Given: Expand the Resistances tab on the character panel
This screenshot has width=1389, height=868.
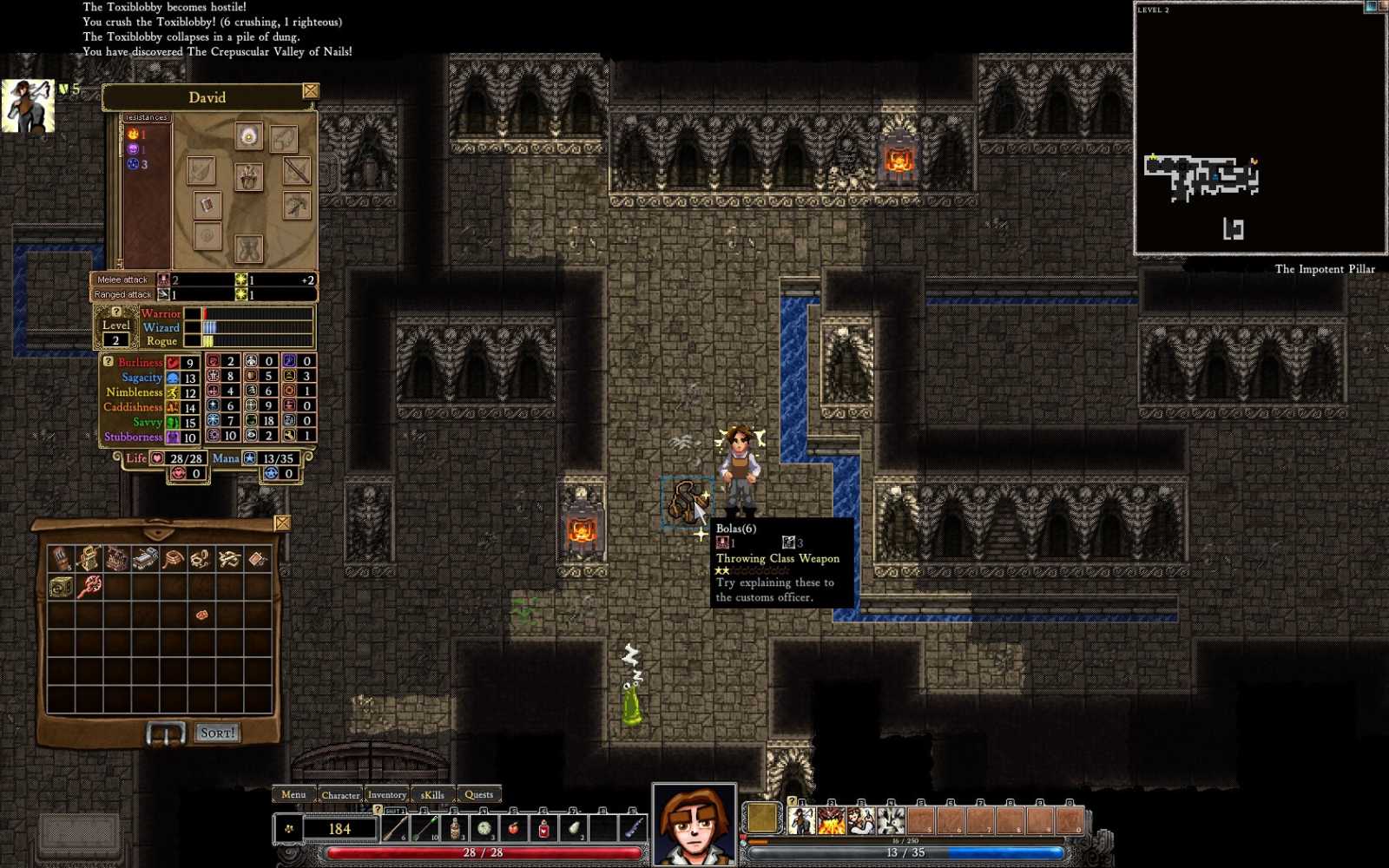Looking at the screenshot, I should tap(145, 116).
